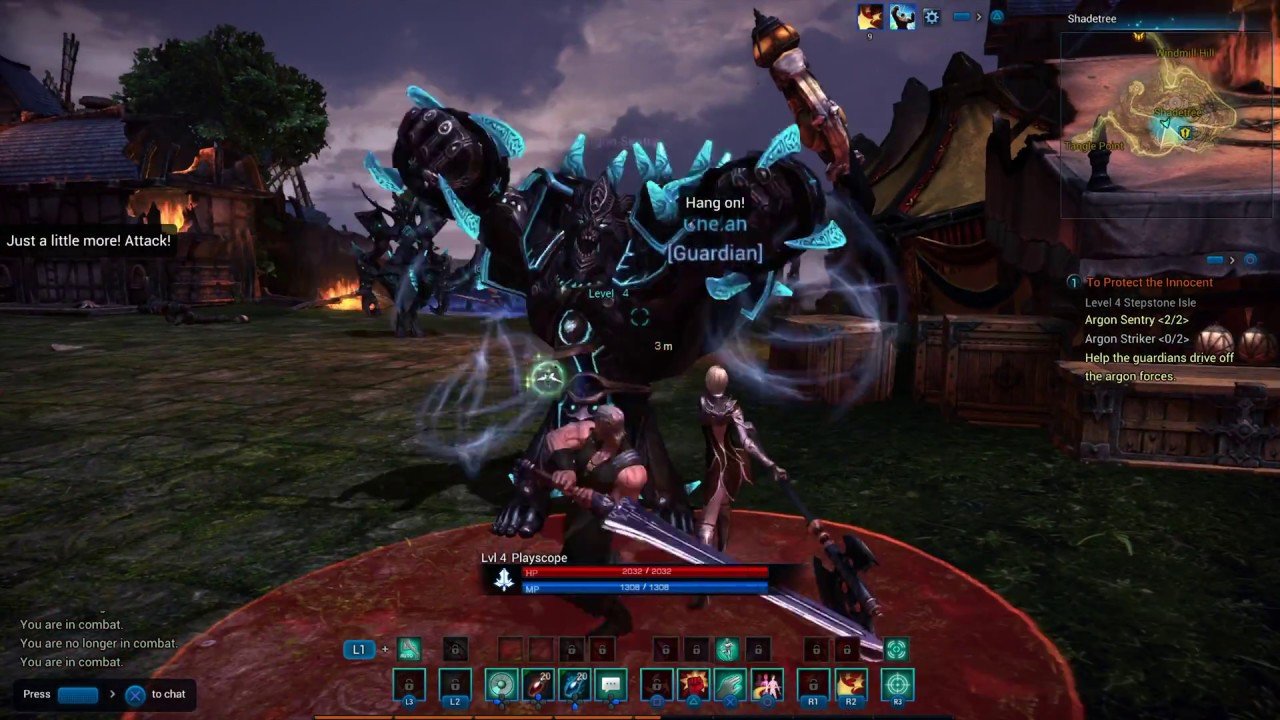
Task: Use the grabbing hand skill
Action: pyautogui.click(x=730, y=685)
